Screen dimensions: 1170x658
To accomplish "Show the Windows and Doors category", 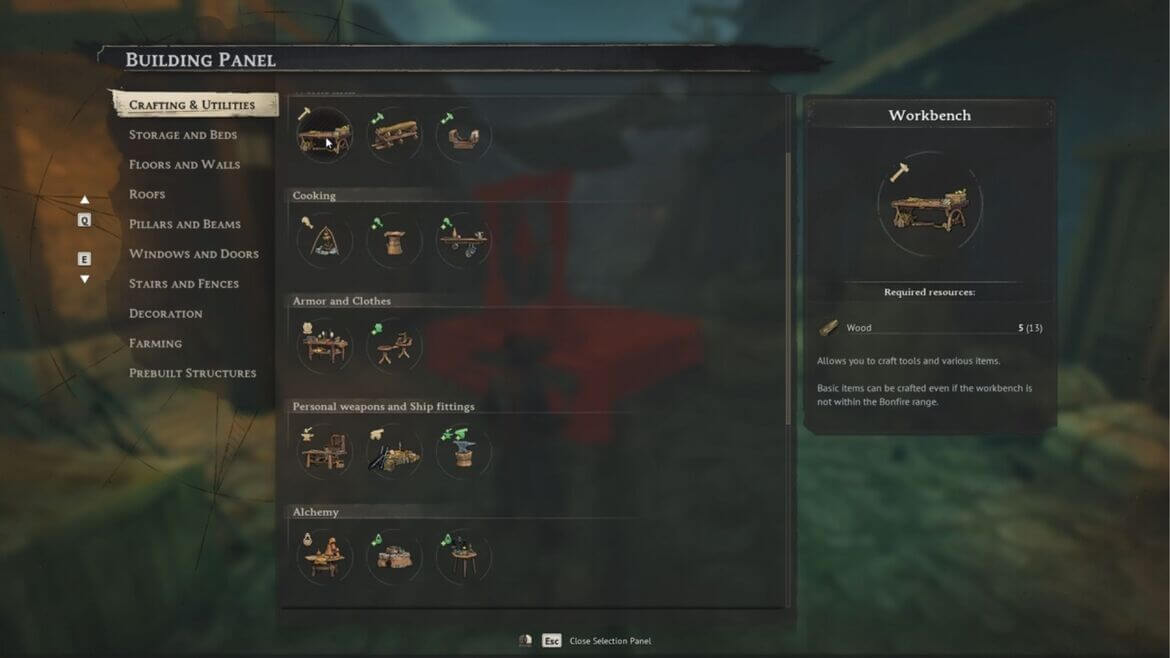I will click(194, 254).
